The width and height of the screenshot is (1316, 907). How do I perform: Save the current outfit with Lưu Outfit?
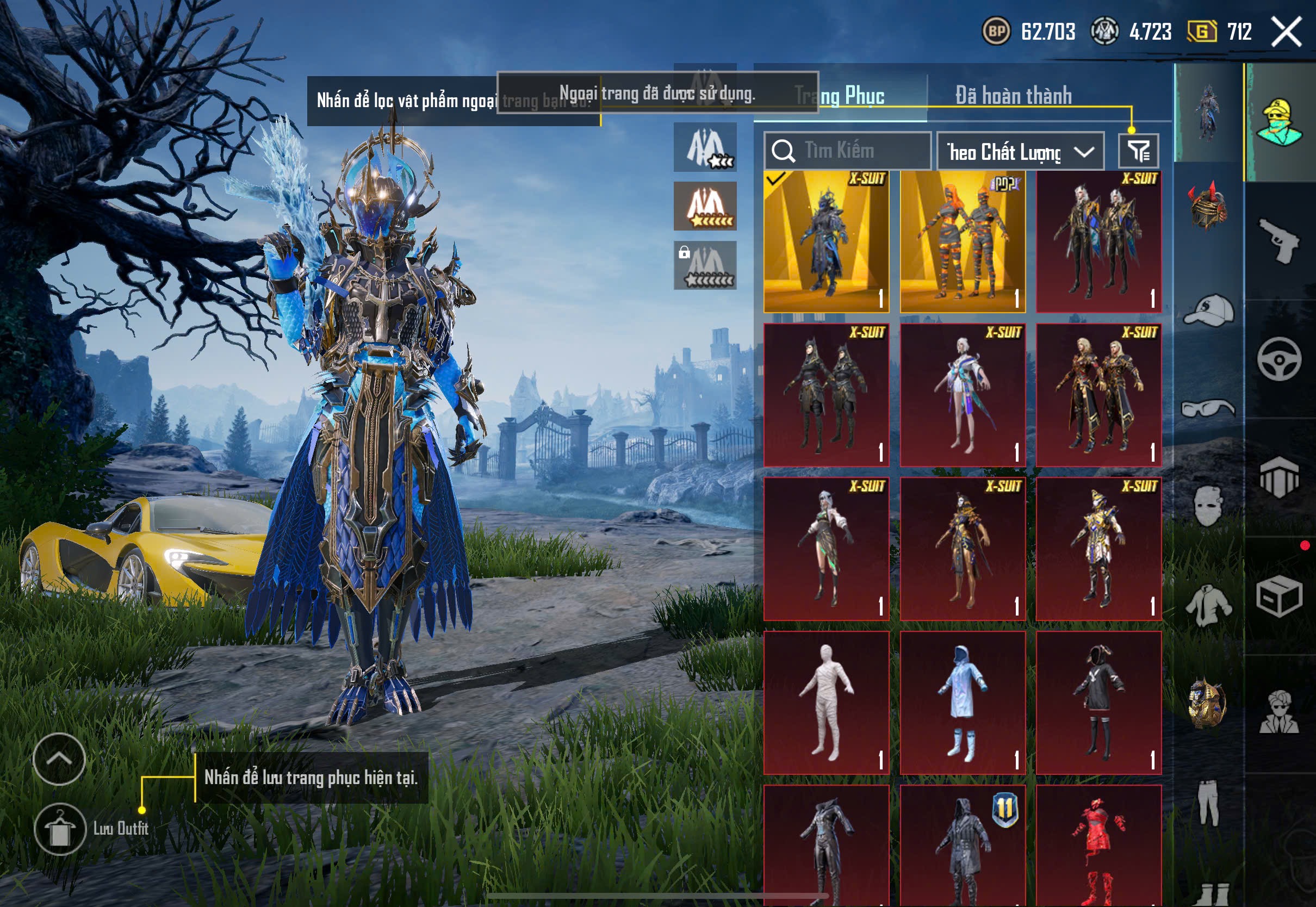point(60,829)
